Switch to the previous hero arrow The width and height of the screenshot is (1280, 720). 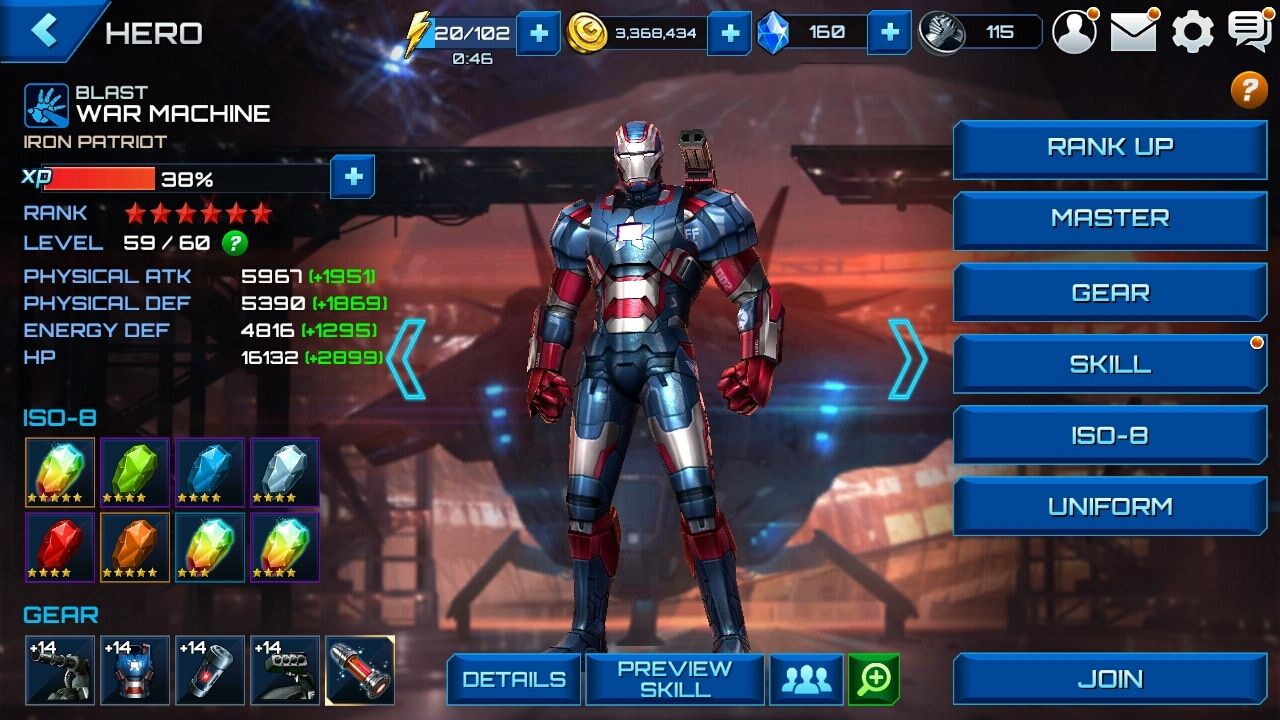click(x=407, y=359)
